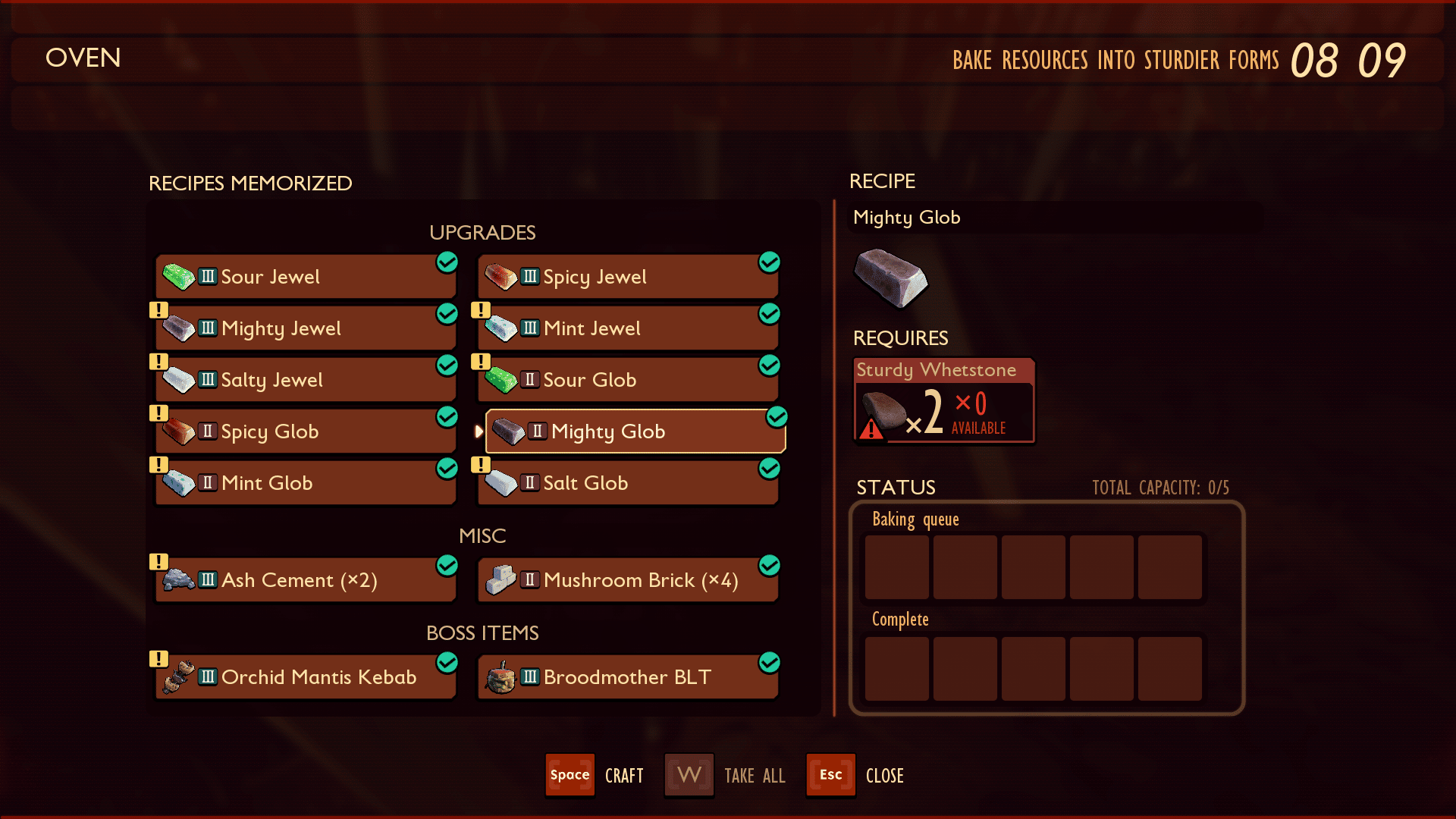
Task: Select the Mighty Jewel recipe
Action: (x=306, y=328)
